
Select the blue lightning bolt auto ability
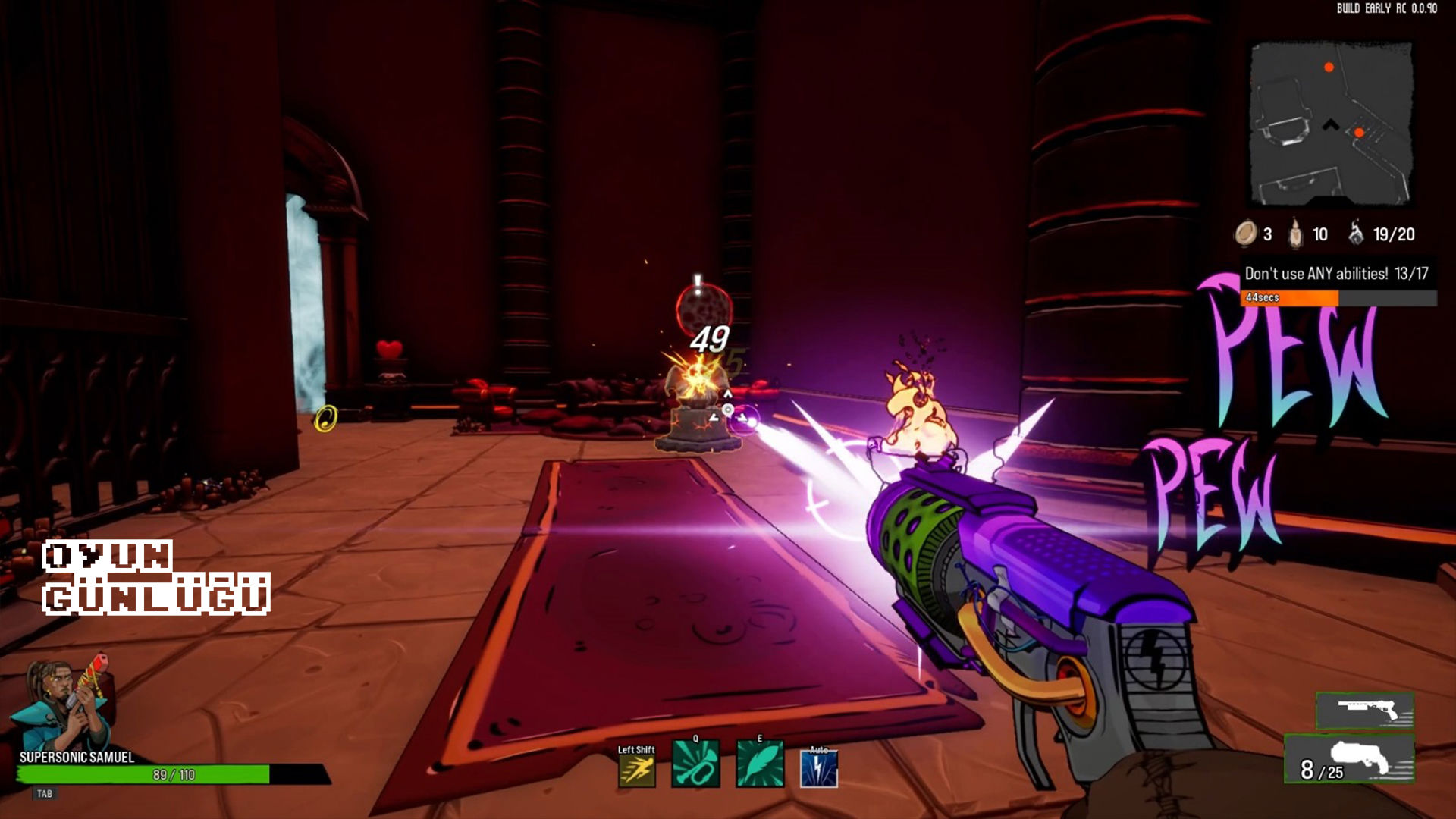coord(819,769)
